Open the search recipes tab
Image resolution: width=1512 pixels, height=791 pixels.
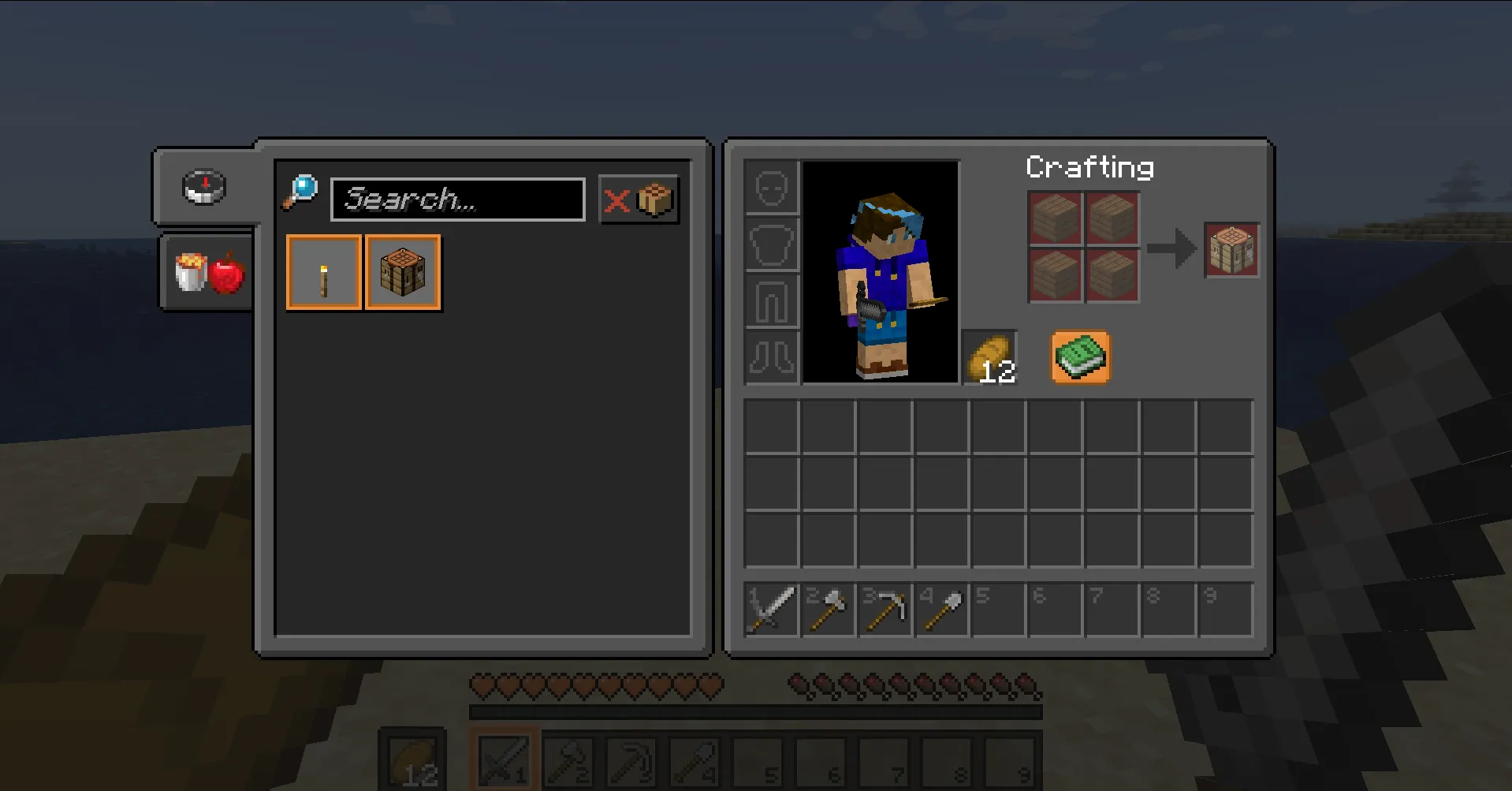(205, 187)
